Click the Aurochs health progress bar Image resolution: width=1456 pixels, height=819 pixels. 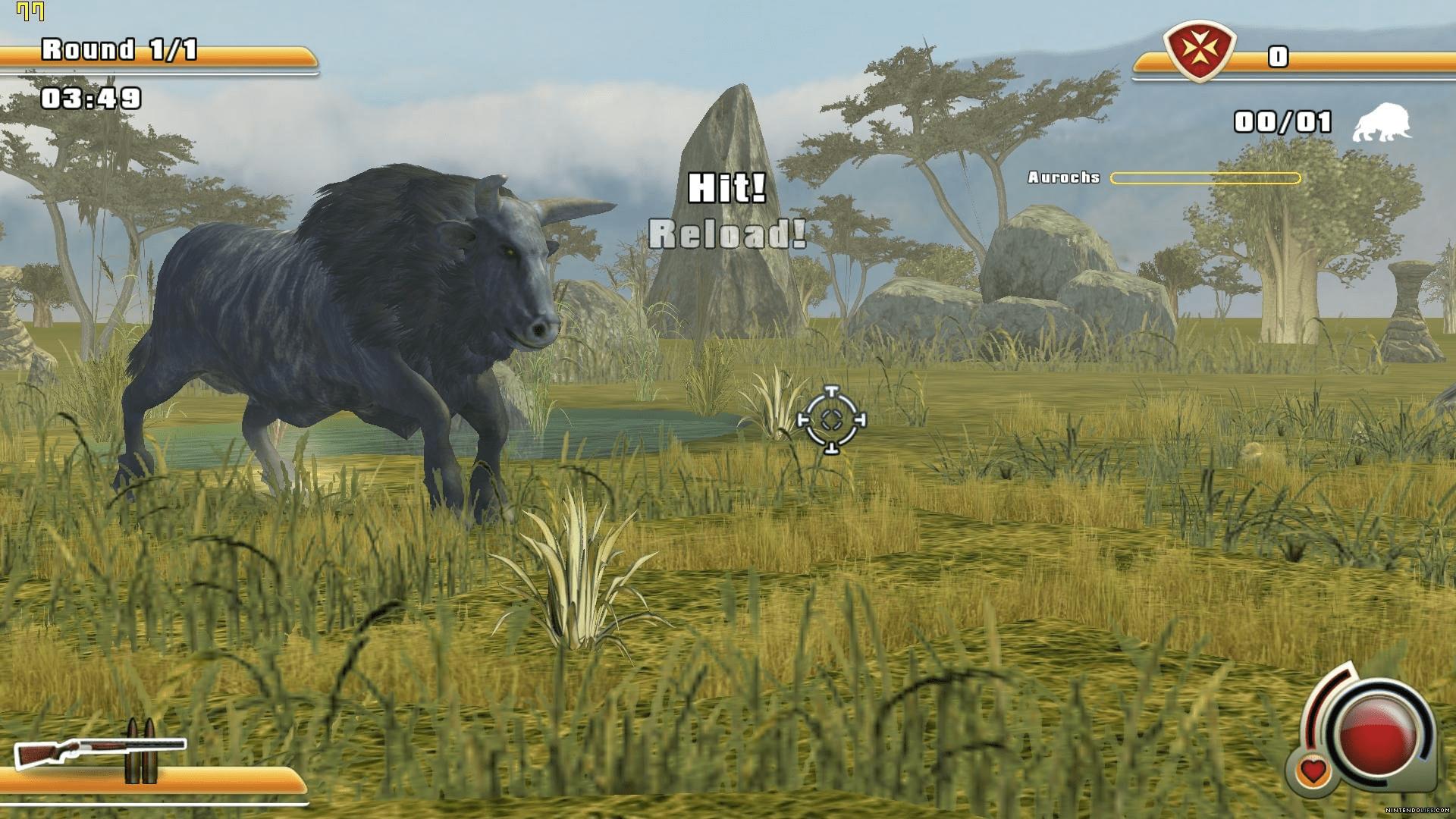tap(1206, 177)
